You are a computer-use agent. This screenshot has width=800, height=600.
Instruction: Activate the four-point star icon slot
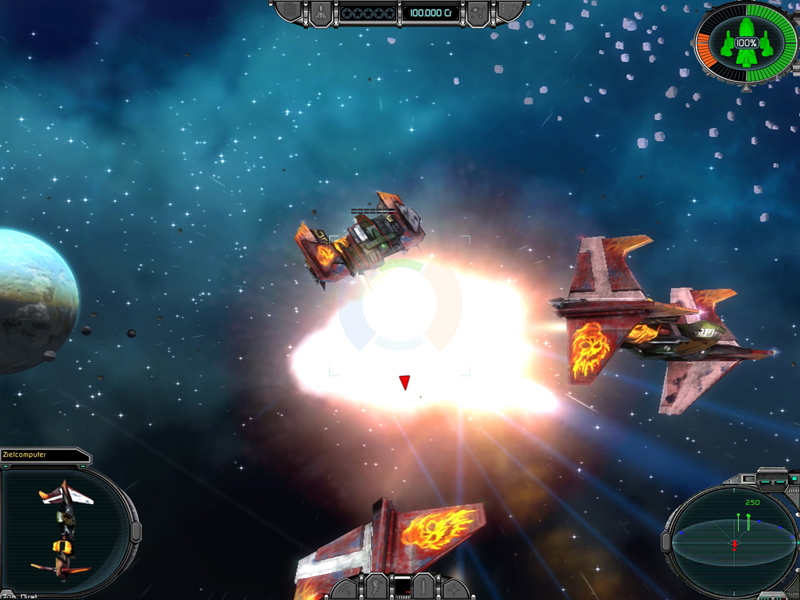point(455,587)
